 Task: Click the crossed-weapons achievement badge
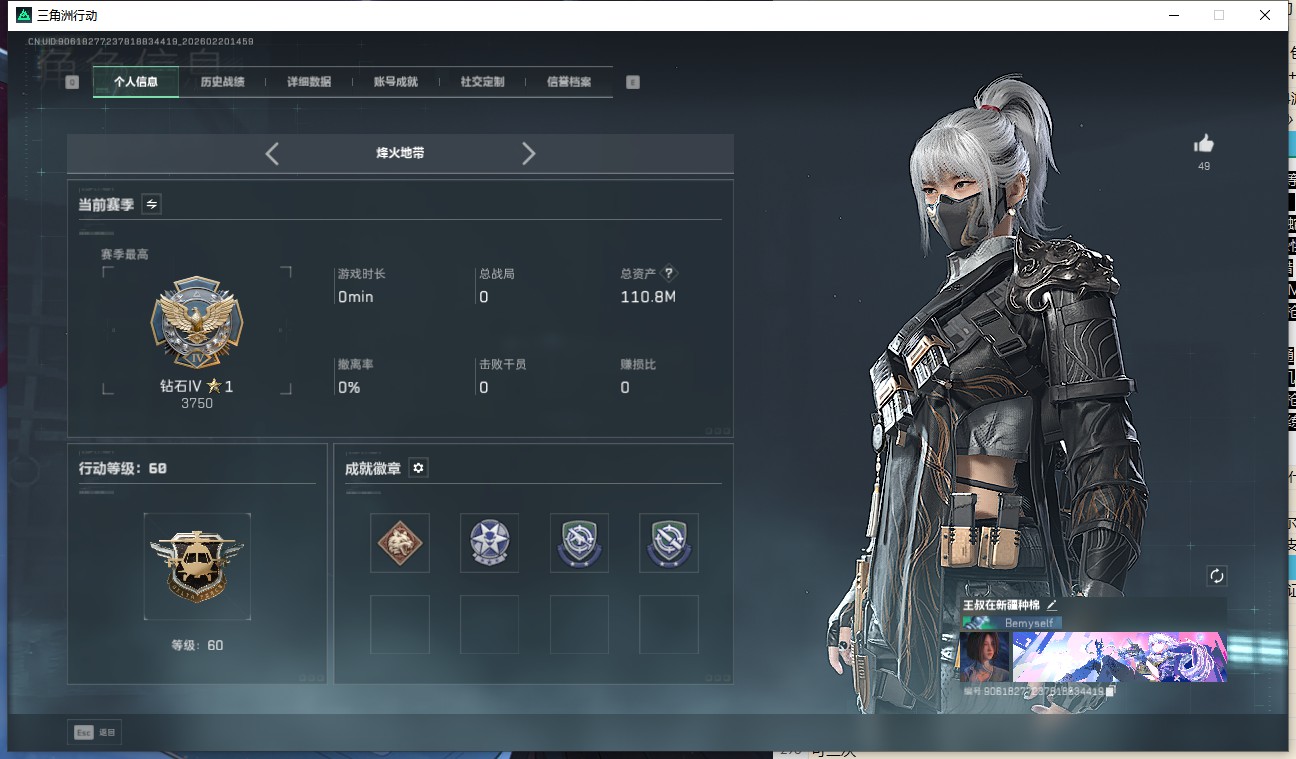point(668,543)
